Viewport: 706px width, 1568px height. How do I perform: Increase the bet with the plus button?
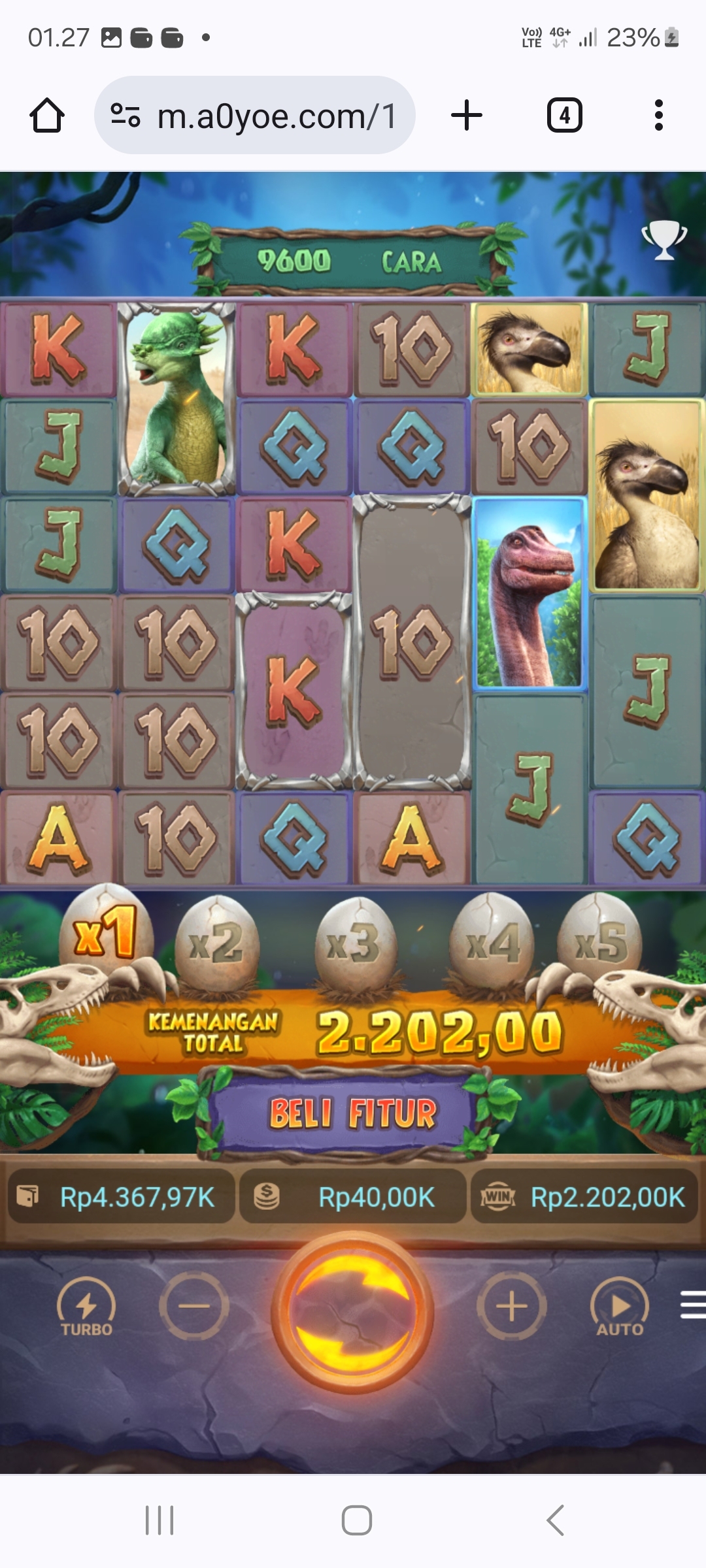pyautogui.click(x=511, y=1307)
